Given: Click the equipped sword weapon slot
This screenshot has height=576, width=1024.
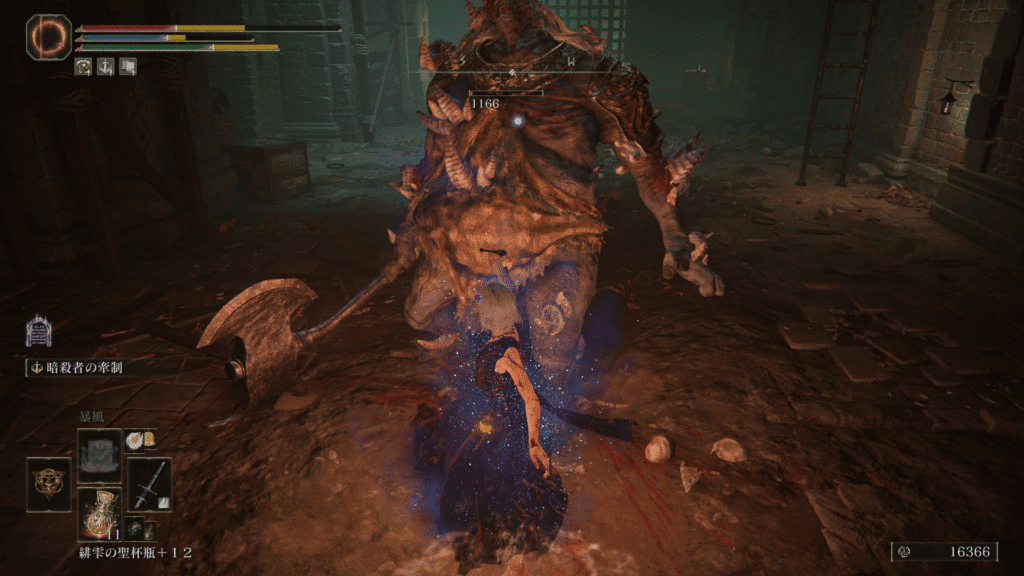Looking at the screenshot, I should (149, 484).
